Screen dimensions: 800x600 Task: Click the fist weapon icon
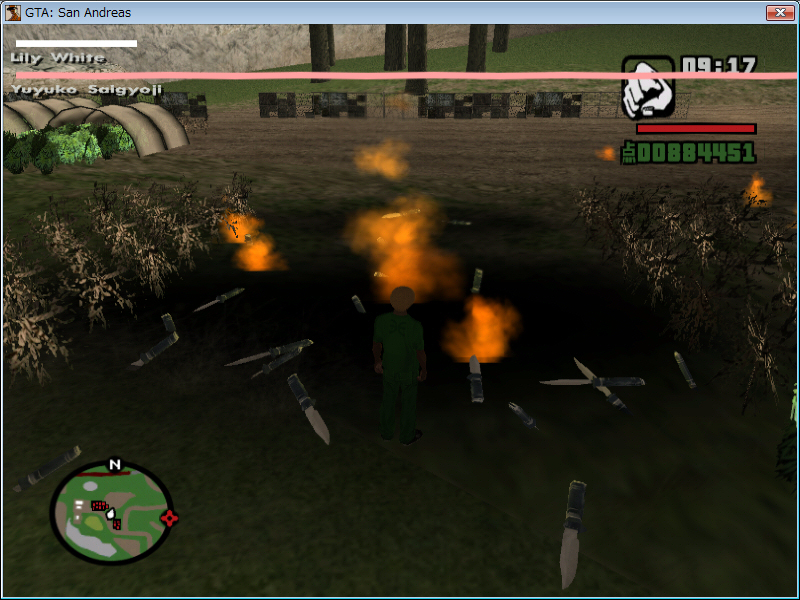pos(648,88)
